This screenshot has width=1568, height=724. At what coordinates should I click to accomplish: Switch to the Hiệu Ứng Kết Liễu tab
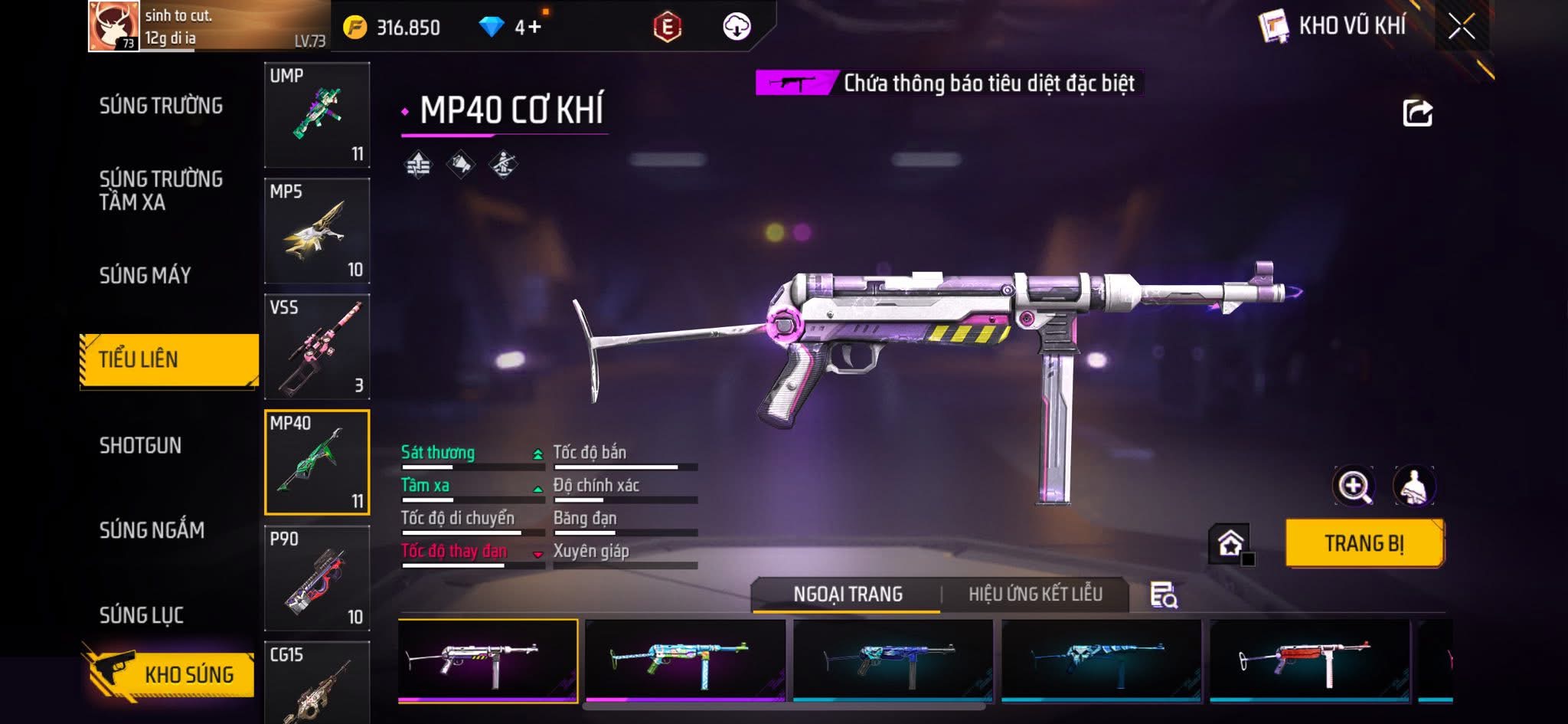(1035, 595)
